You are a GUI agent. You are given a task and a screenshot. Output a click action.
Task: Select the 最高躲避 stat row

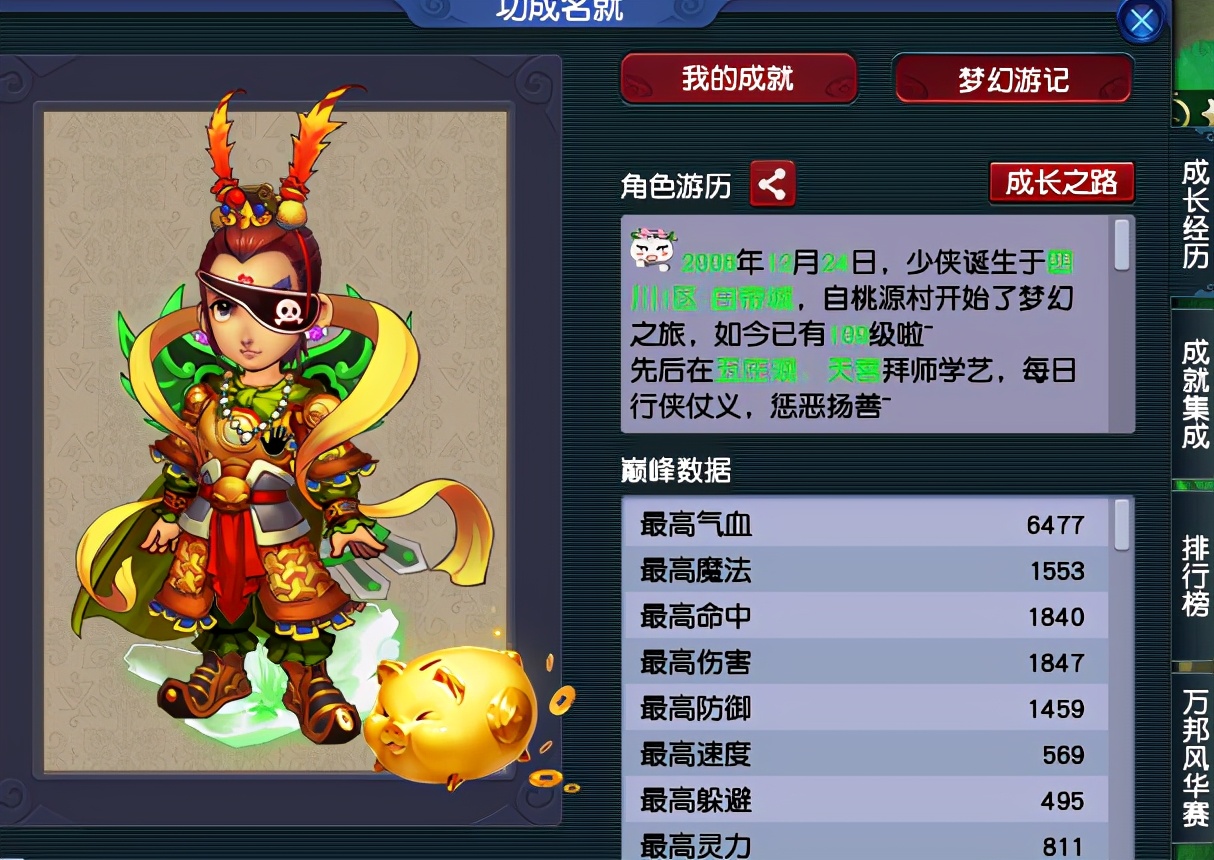click(x=865, y=800)
